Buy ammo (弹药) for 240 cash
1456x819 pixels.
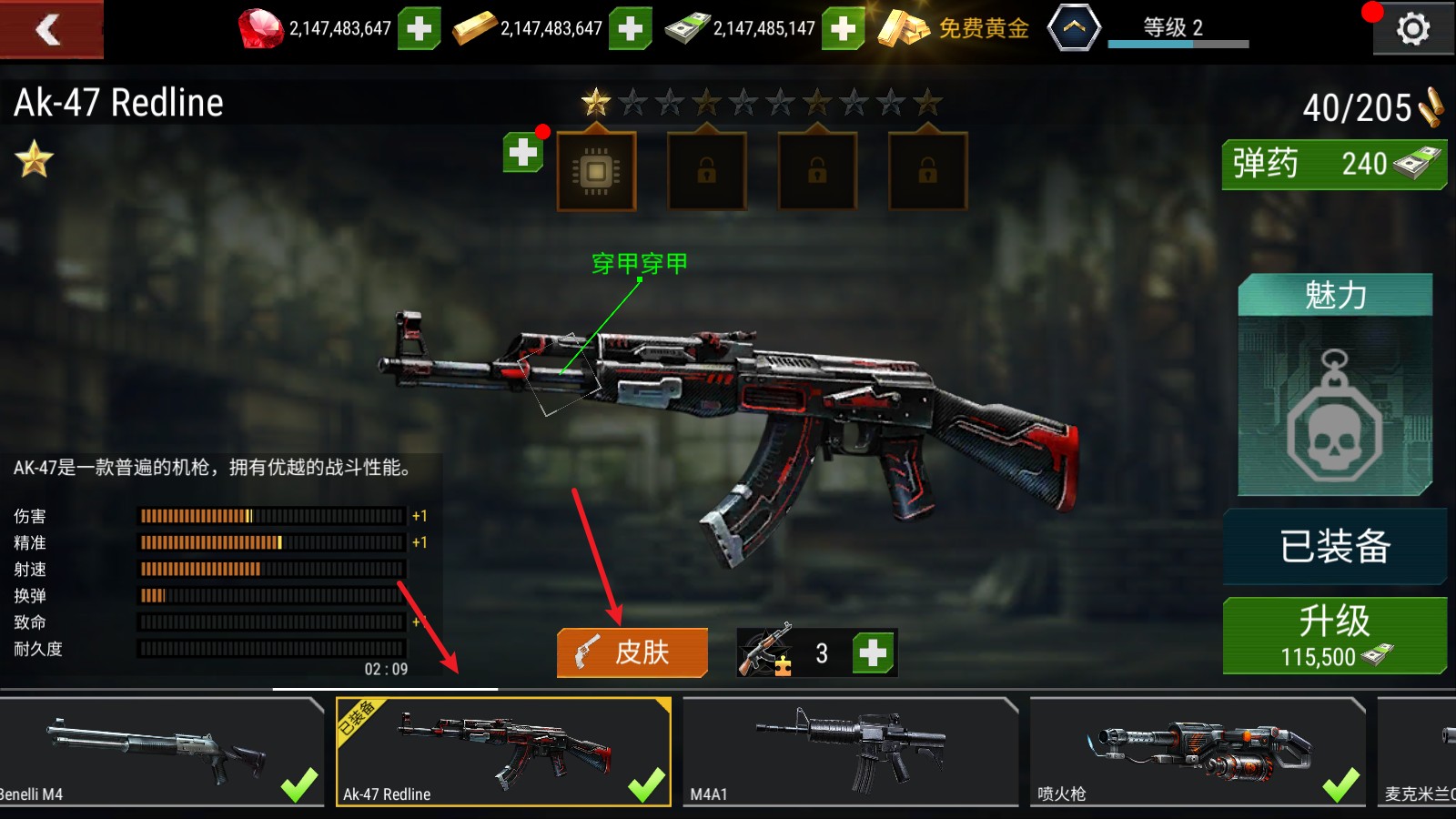point(1334,165)
